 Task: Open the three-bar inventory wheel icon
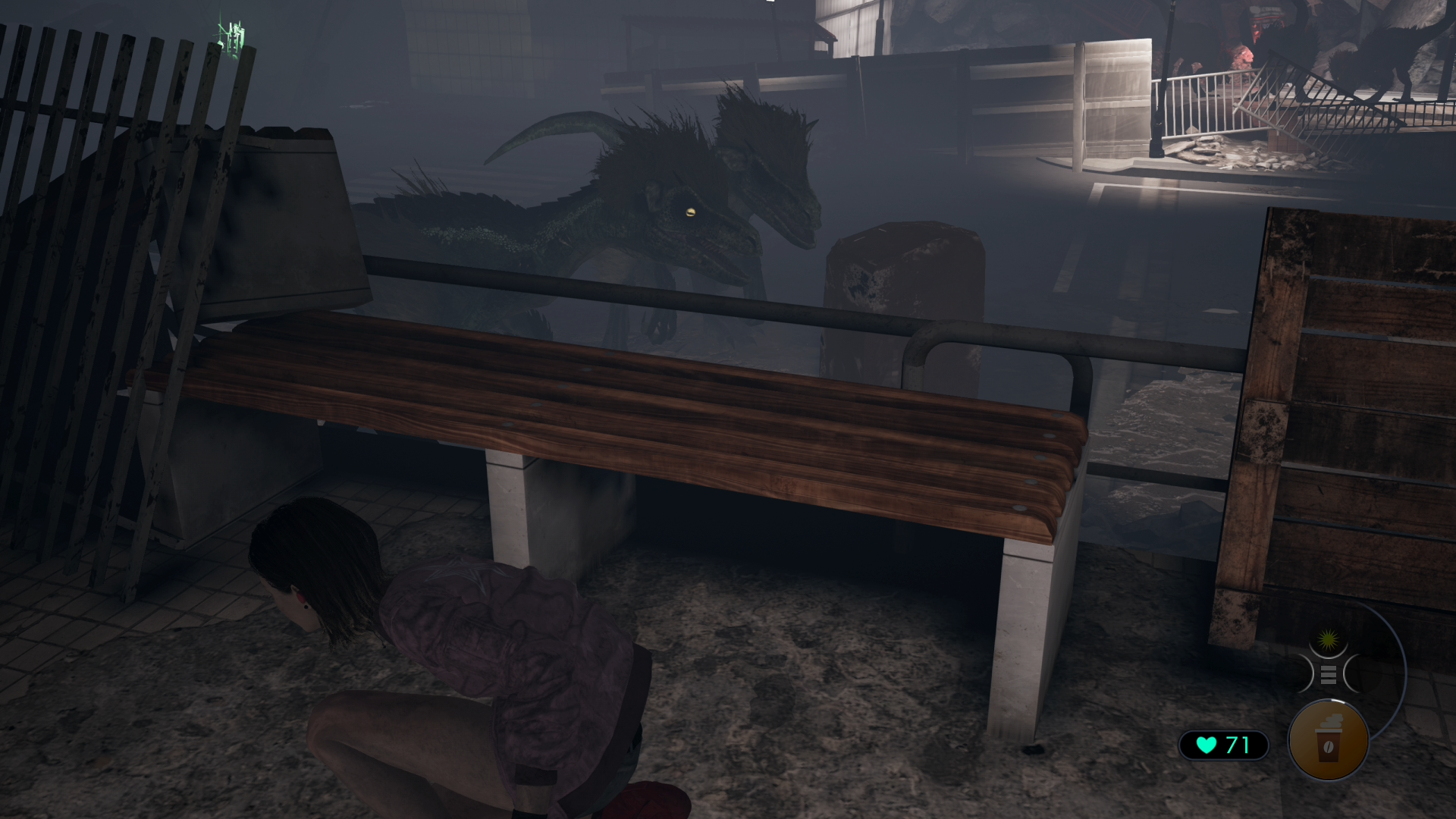point(1328,673)
